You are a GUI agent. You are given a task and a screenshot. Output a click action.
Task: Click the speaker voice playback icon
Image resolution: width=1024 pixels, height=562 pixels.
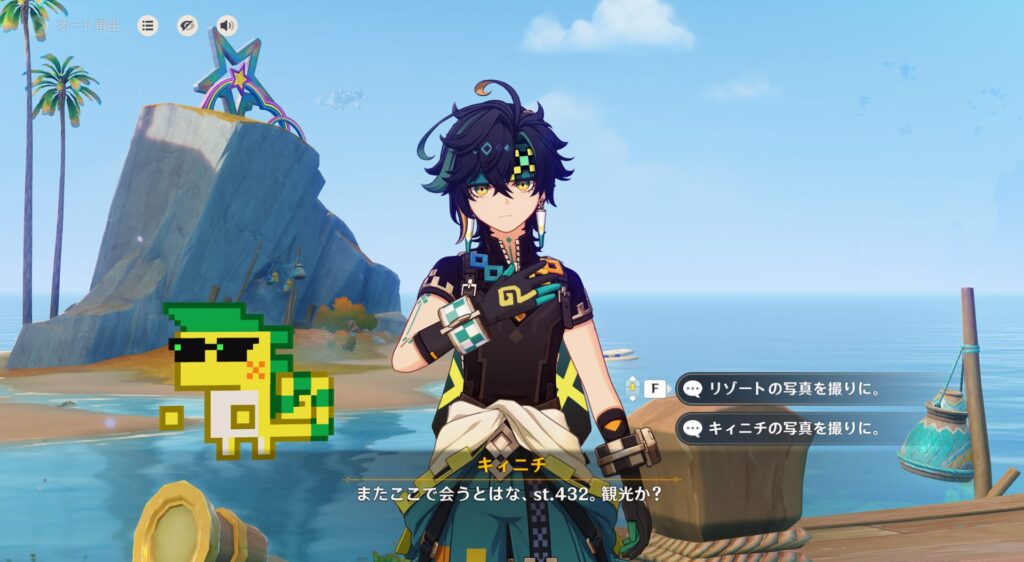228,26
